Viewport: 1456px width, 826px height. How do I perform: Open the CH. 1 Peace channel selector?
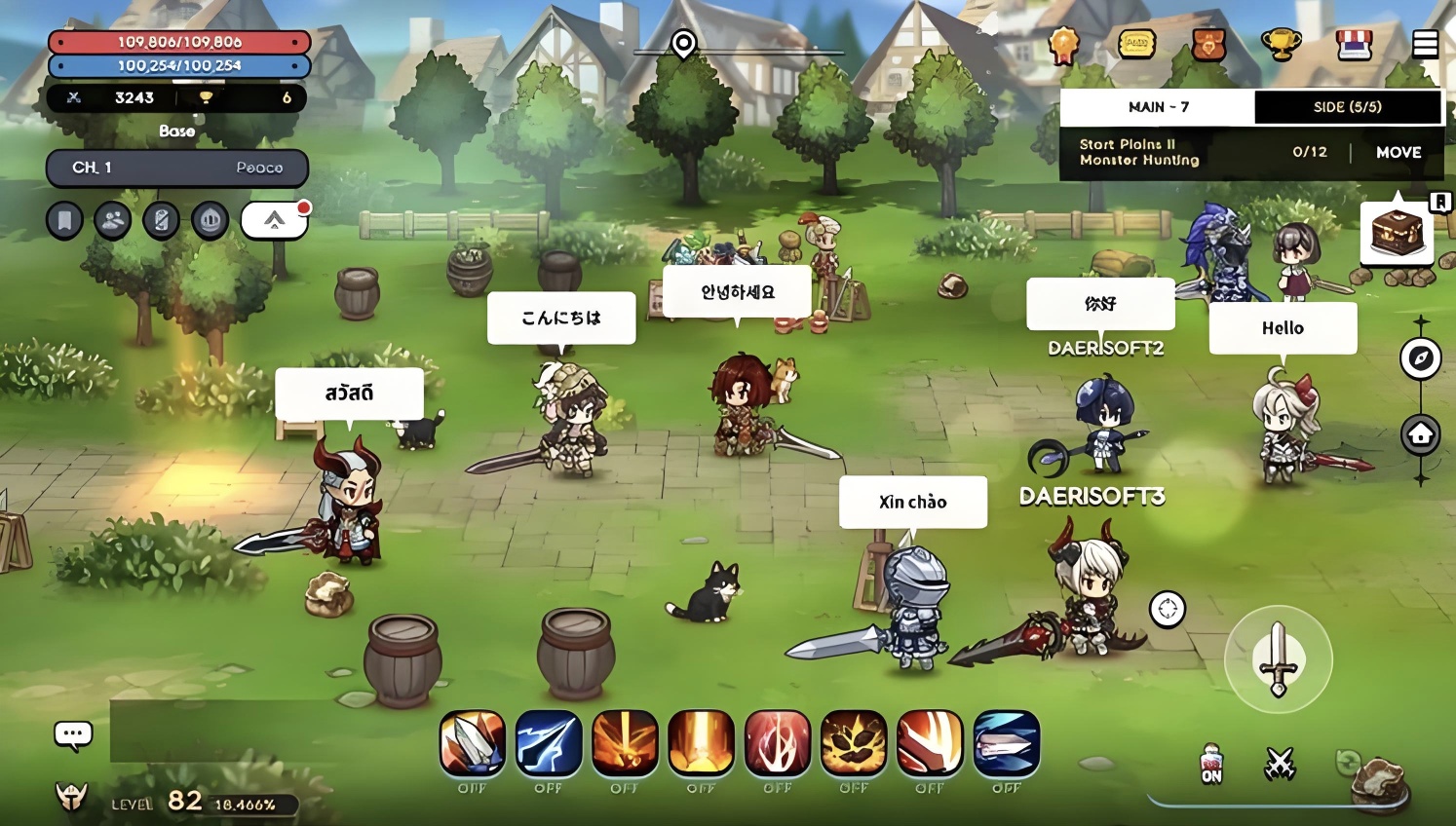point(177,168)
